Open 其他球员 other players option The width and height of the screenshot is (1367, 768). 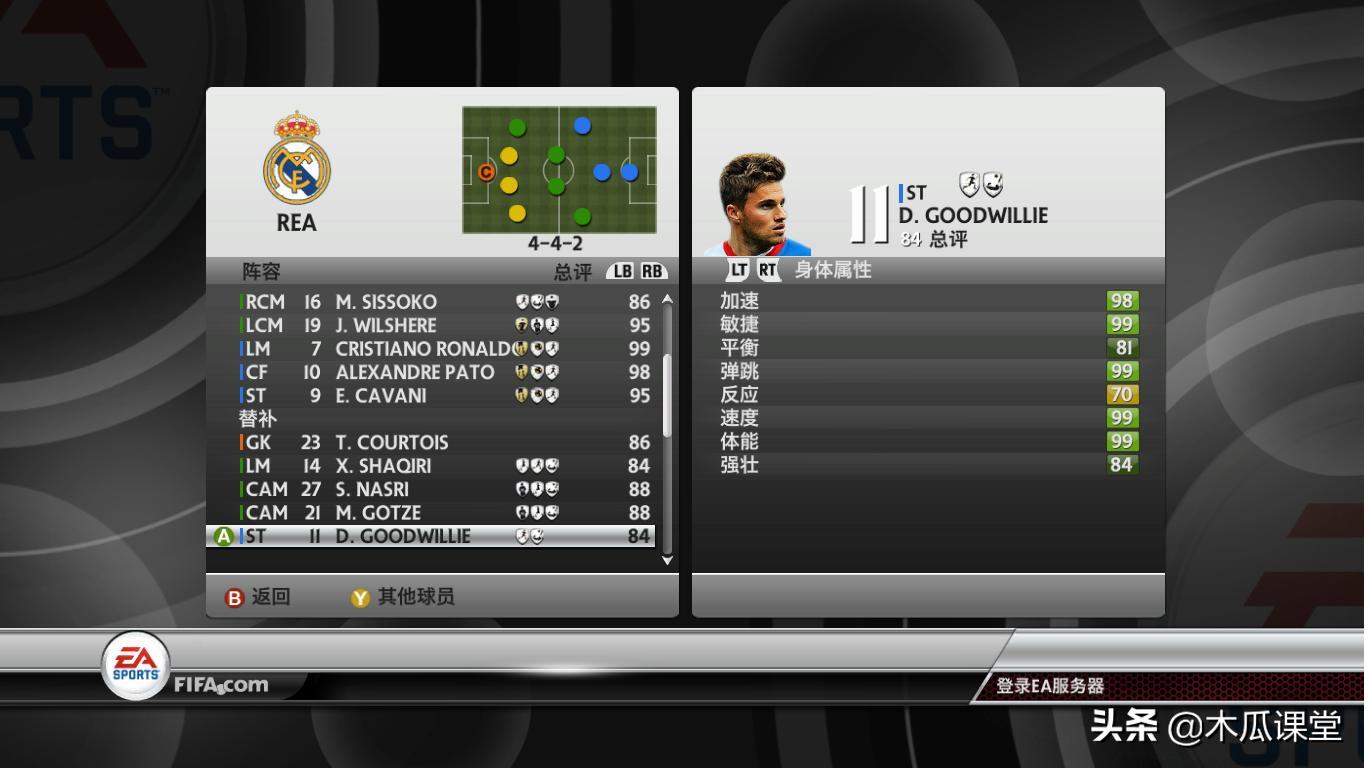click(x=403, y=597)
